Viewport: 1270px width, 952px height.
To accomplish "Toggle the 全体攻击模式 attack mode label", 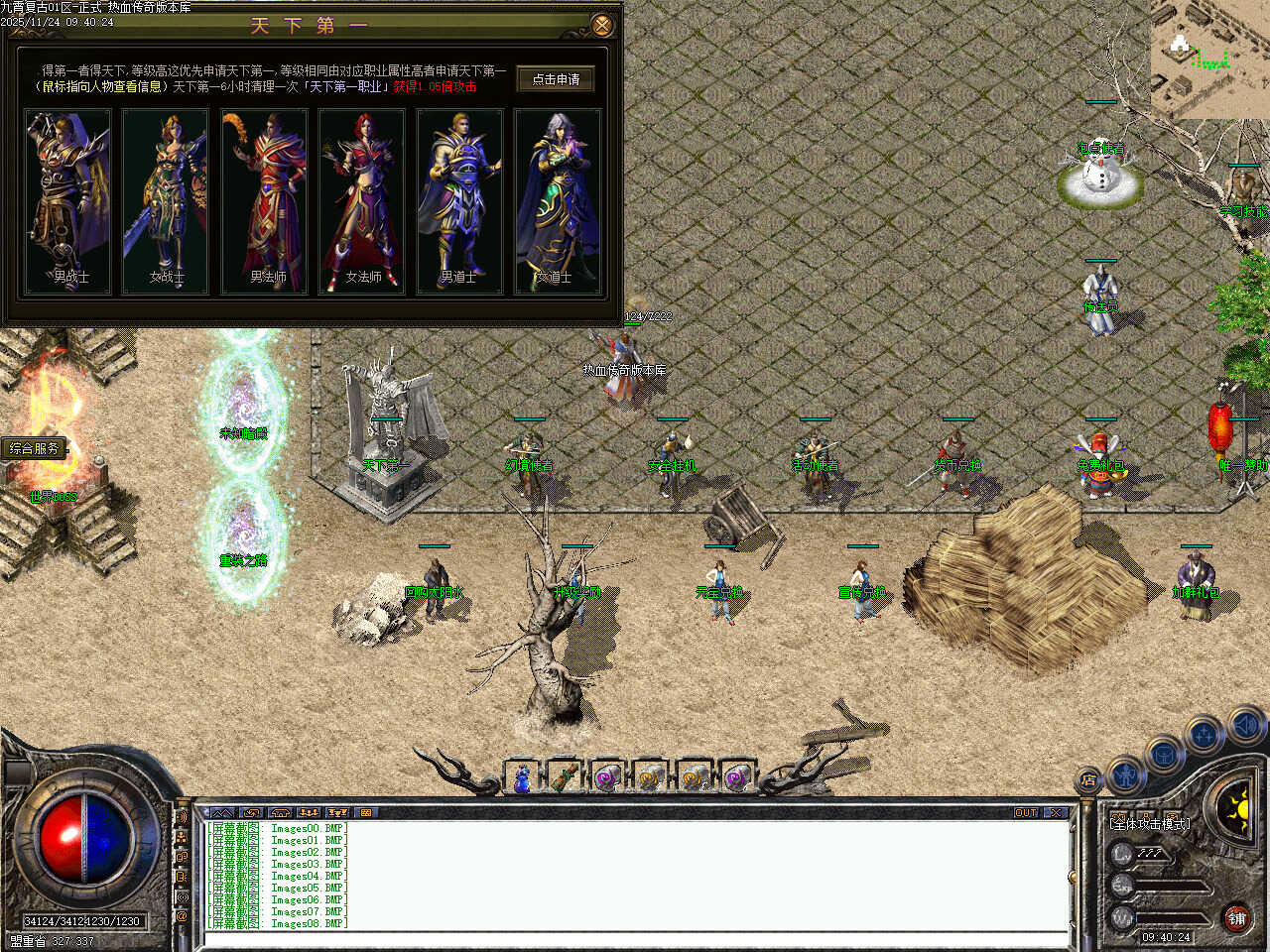I will (1151, 823).
